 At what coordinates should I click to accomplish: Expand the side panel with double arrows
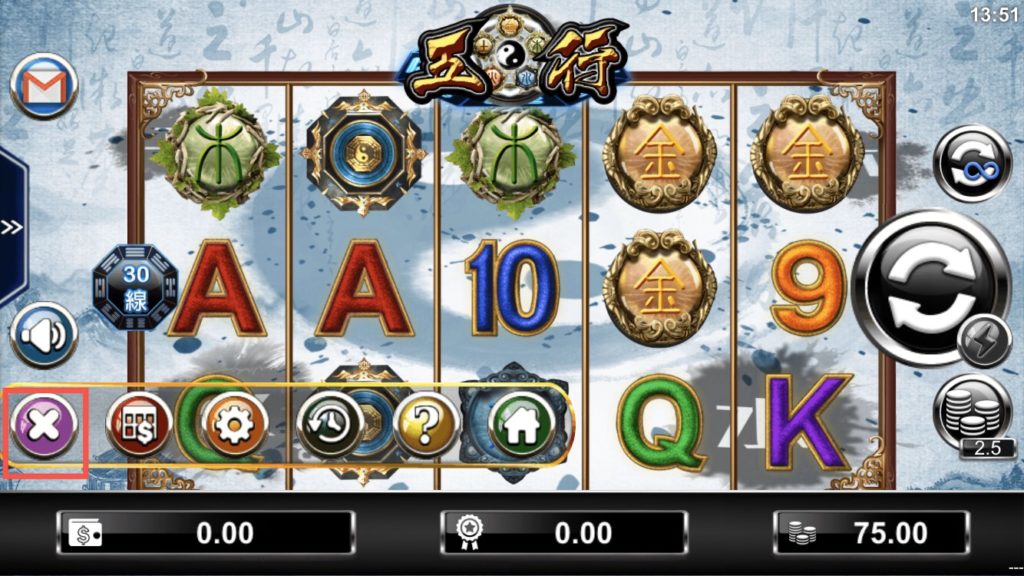click(11, 227)
